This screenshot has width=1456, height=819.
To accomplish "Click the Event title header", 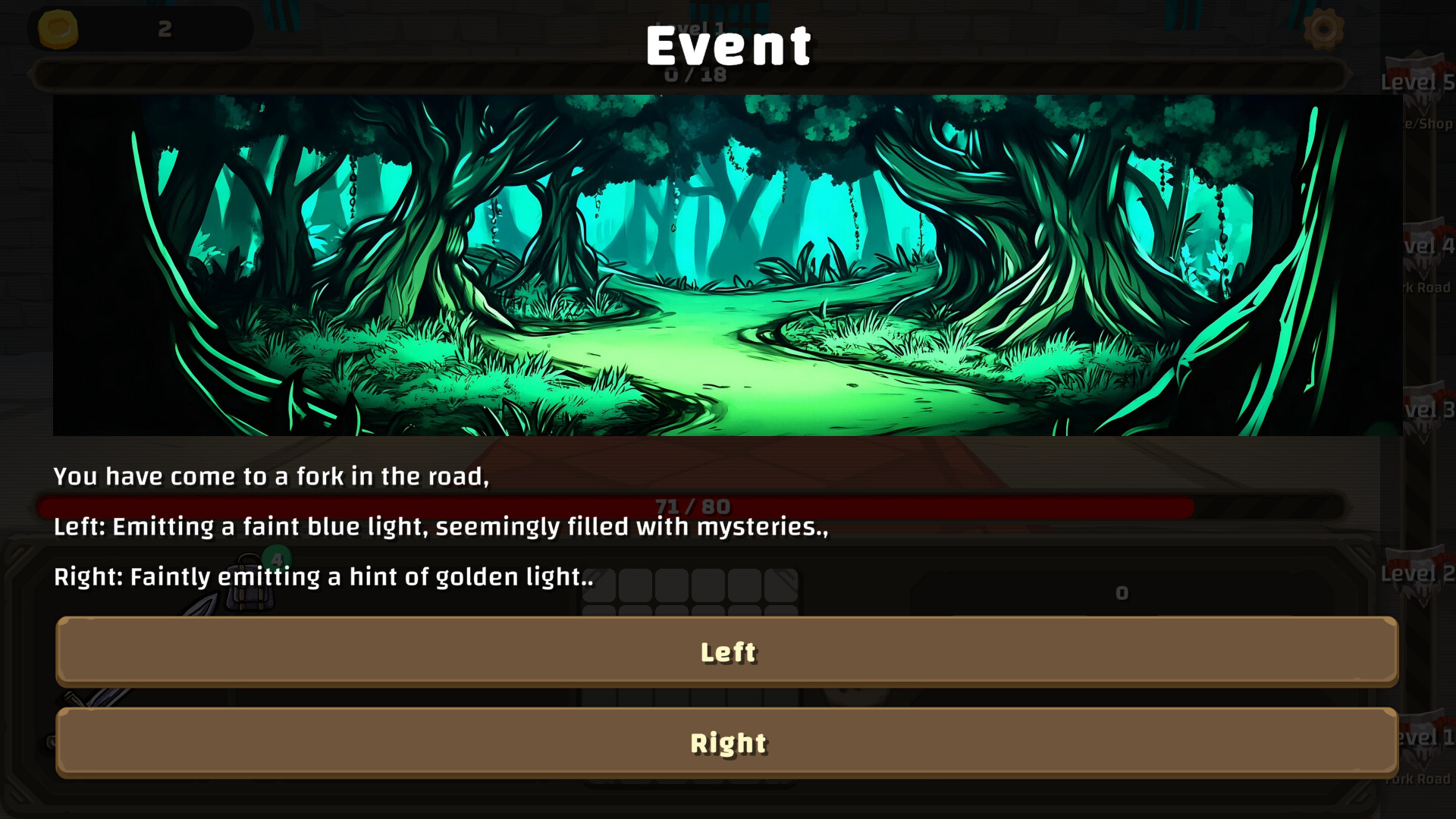I will (728, 45).
